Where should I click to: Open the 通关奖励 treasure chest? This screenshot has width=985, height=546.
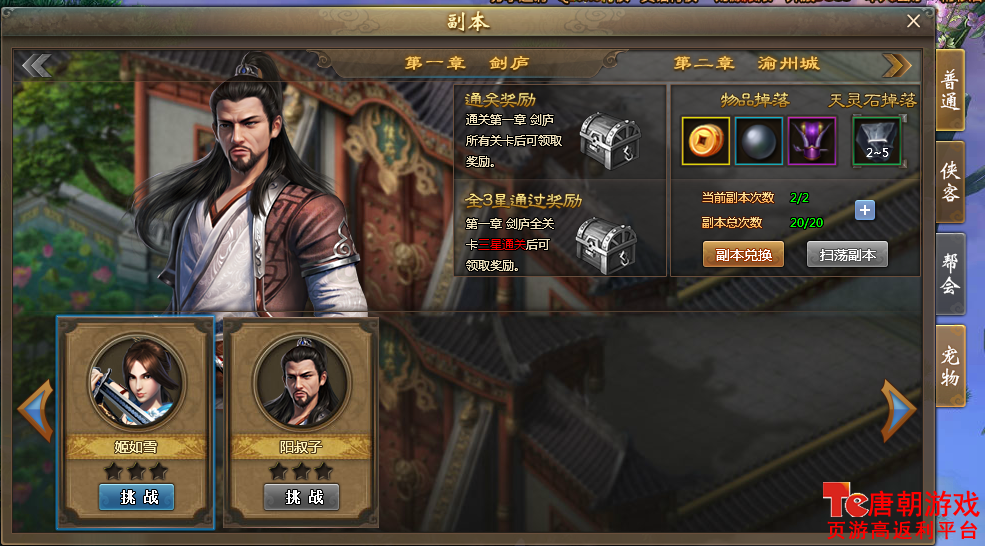pos(609,139)
